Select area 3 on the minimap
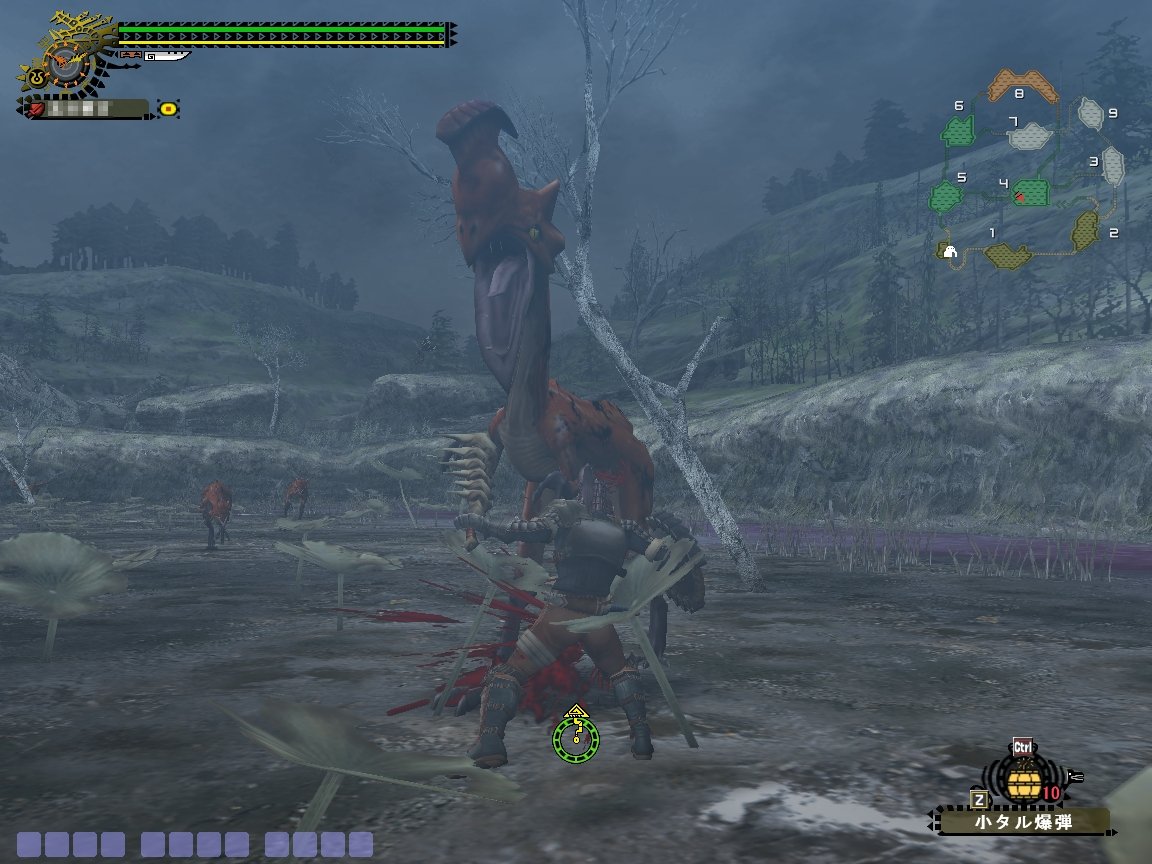Screen dimensions: 1152x864 pyautogui.click(x=1114, y=167)
